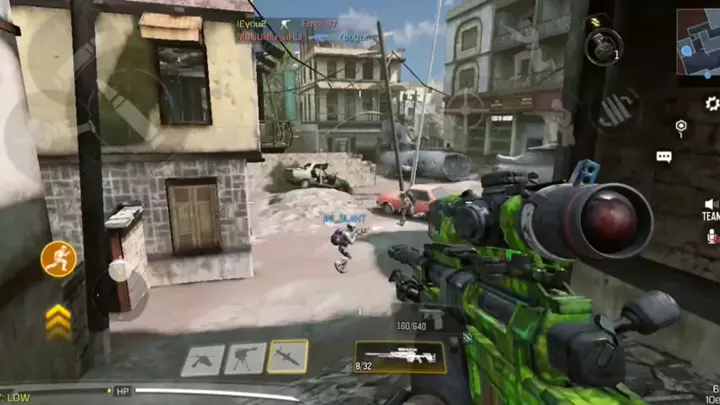Open the minimap

coord(698,42)
